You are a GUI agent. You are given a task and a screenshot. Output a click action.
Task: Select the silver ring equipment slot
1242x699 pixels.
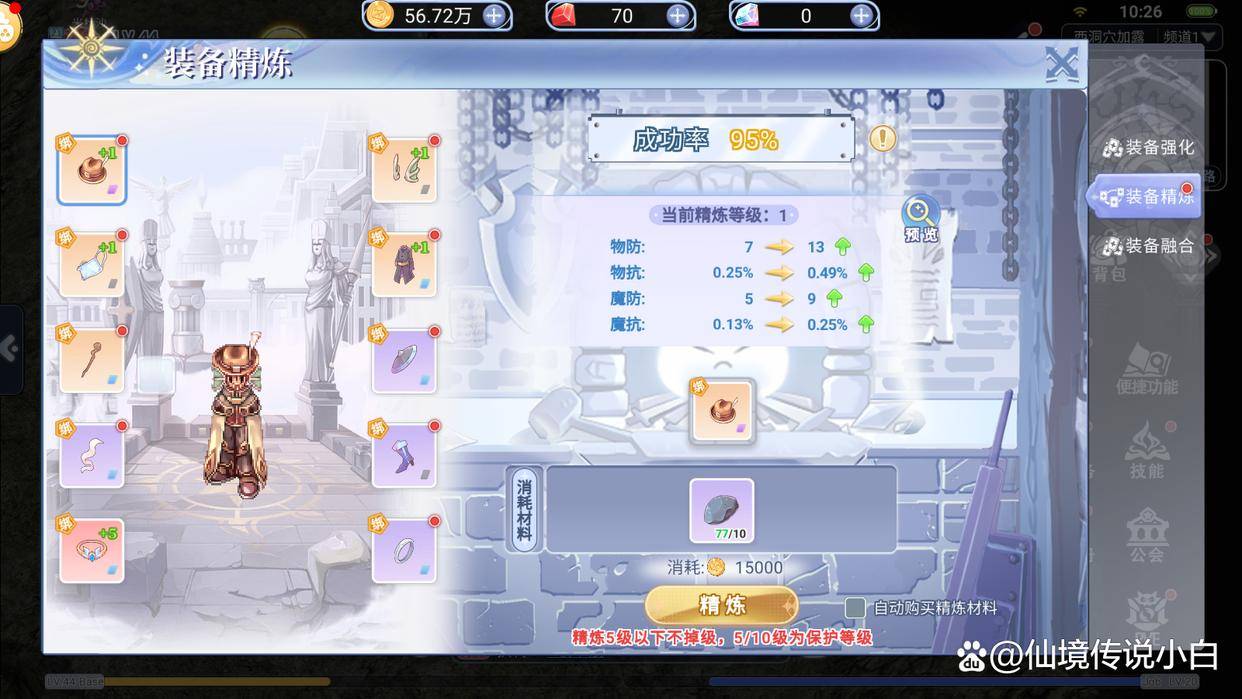pyautogui.click(x=404, y=550)
